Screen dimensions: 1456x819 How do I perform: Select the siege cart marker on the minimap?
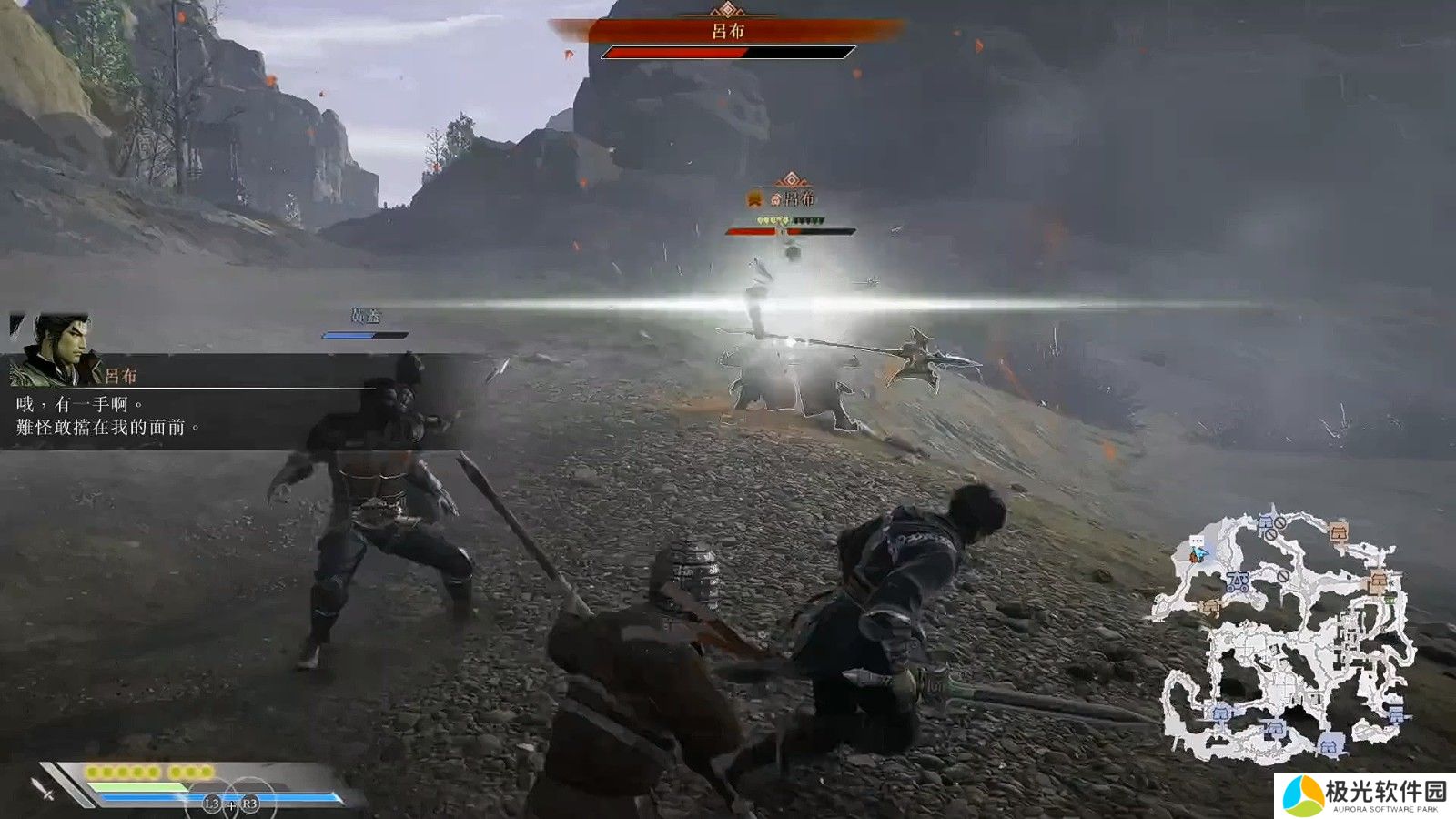coord(1238,582)
